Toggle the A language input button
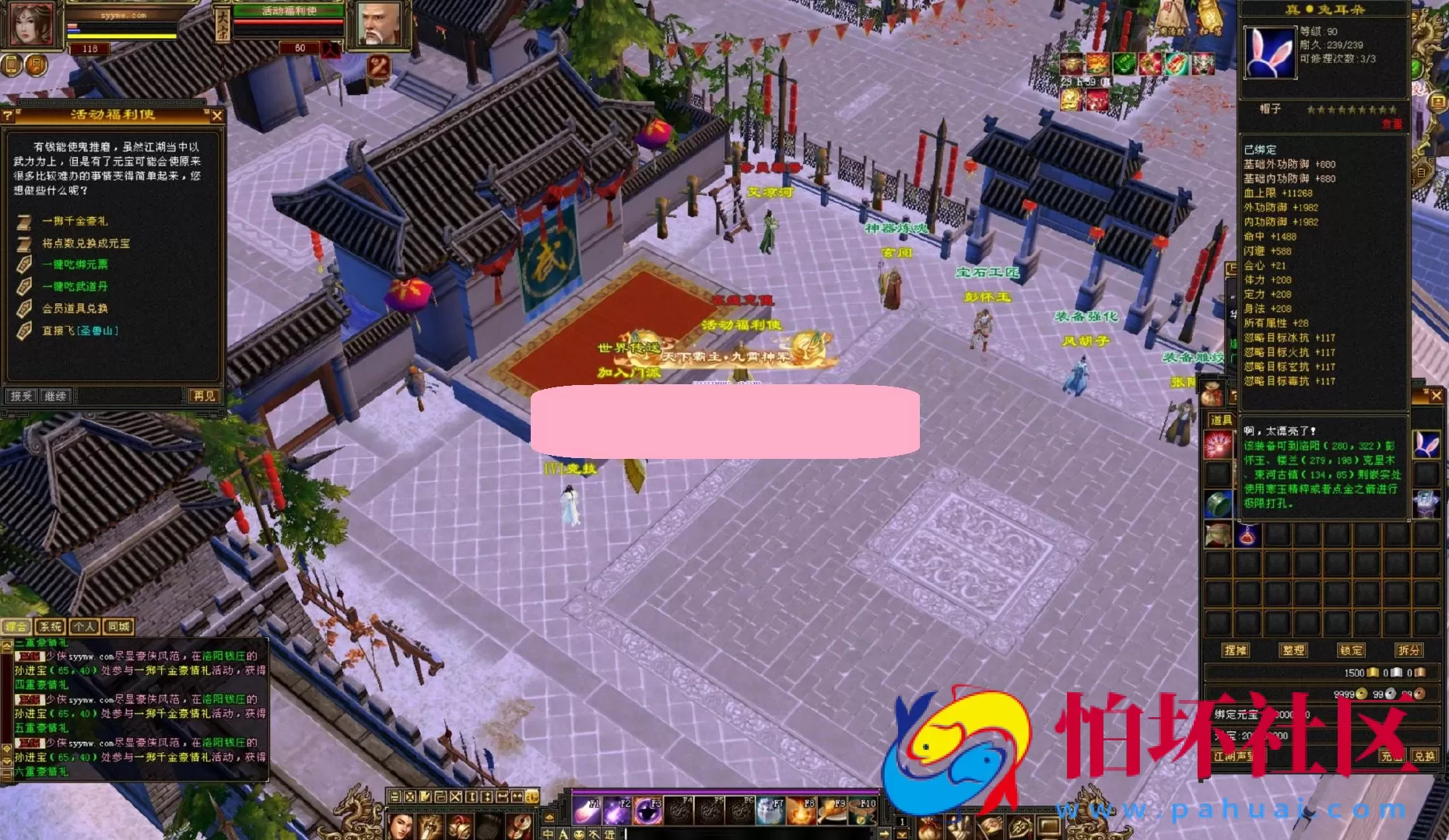This screenshot has height=840, width=1449. (563, 835)
